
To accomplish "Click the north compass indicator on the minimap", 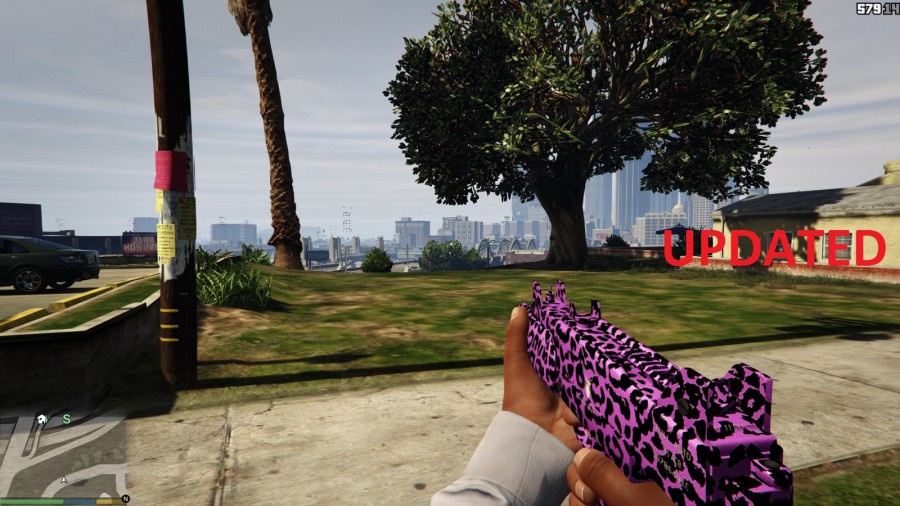I will pos(126,498).
